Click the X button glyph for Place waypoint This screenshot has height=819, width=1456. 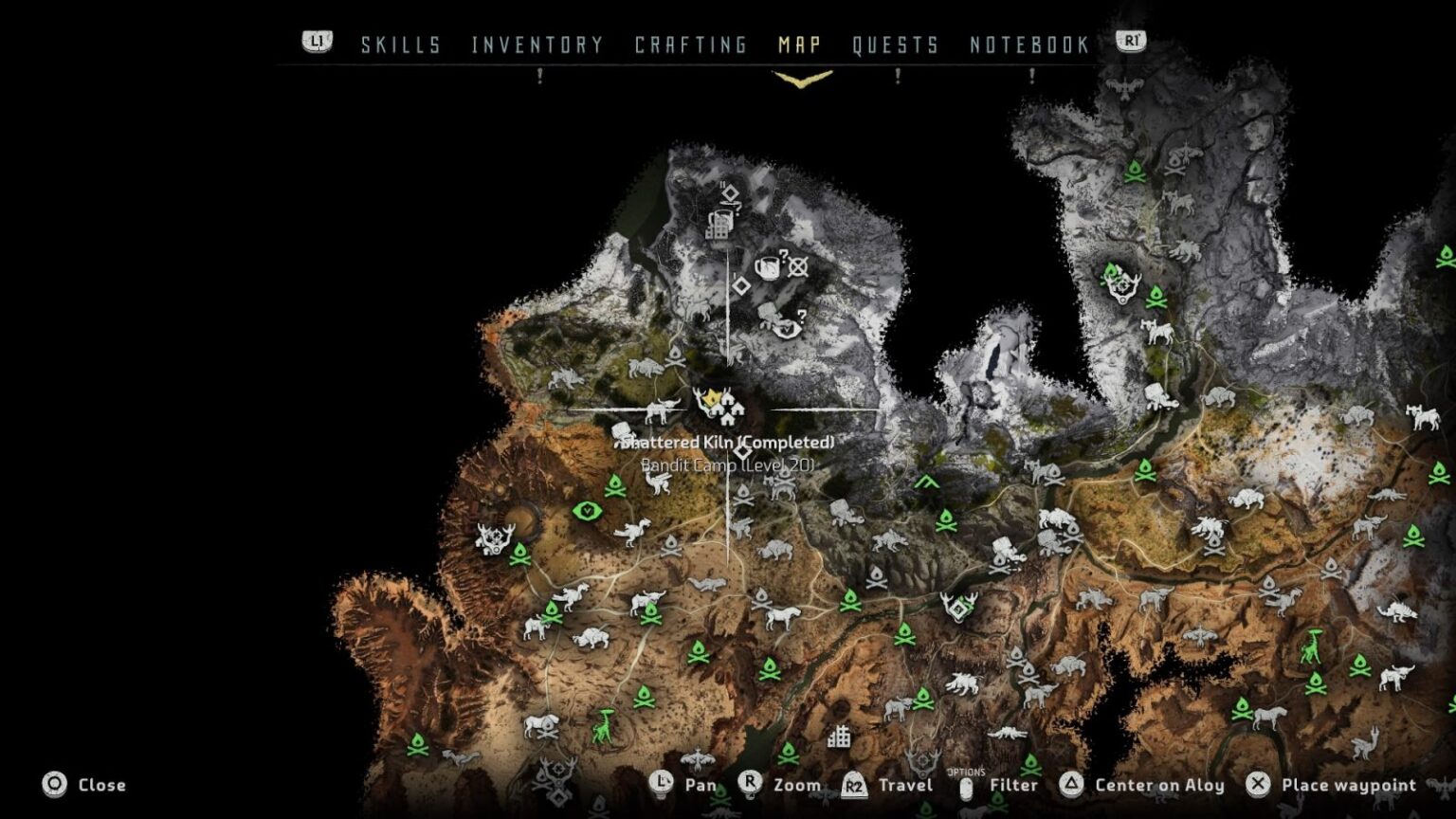pyautogui.click(x=1257, y=785)
